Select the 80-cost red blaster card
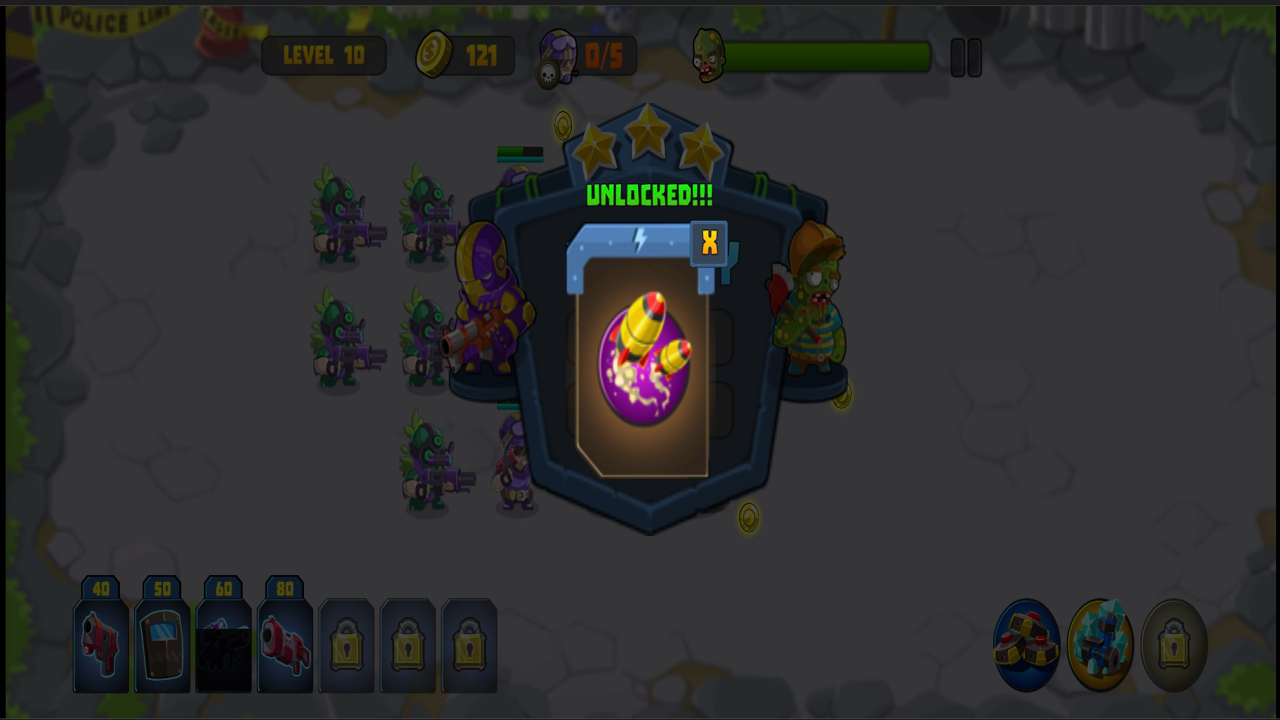1280x720 pixels. [285, 645]
